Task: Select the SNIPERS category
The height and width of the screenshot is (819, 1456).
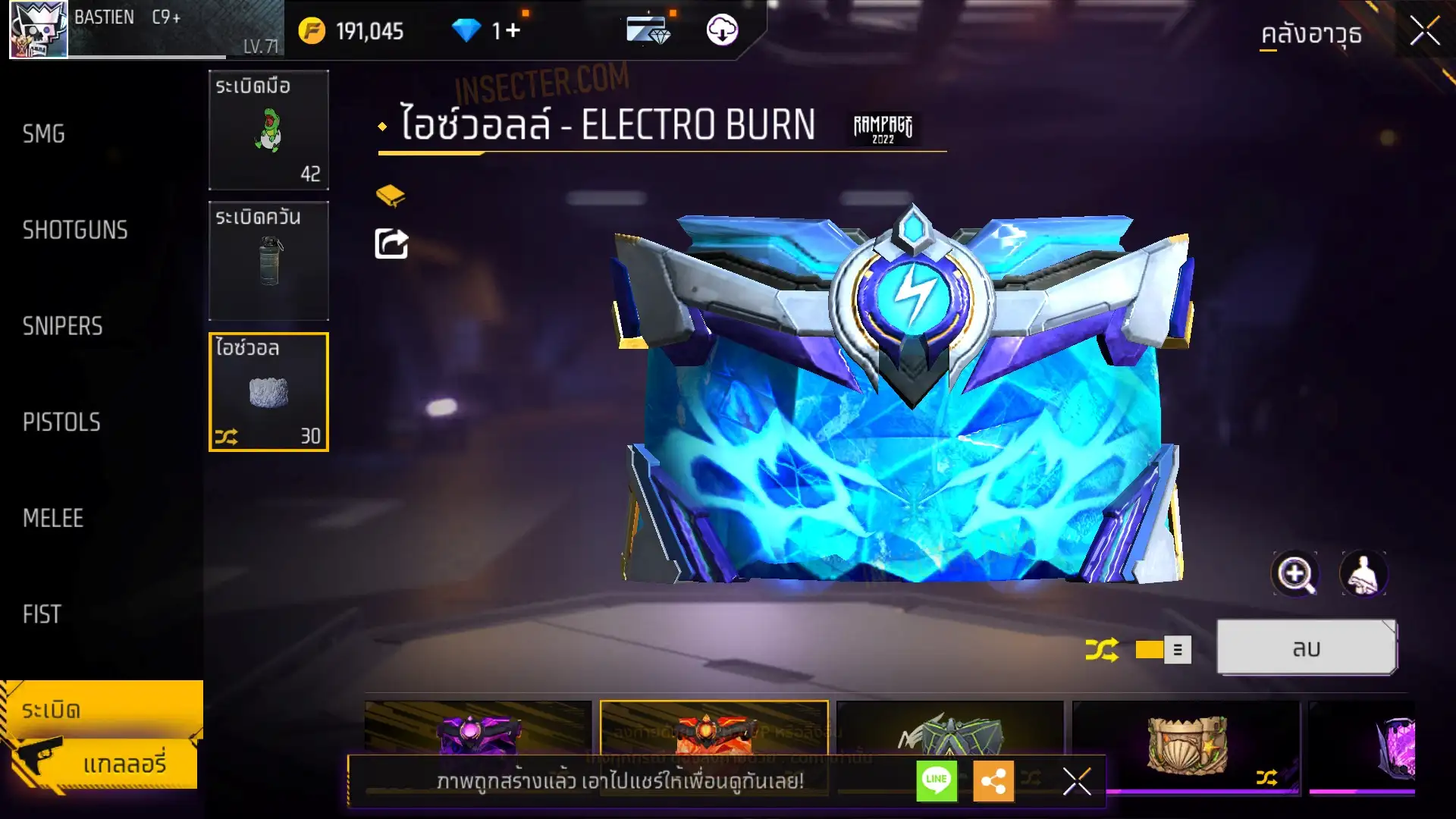Action: click(x=62, y=326)
